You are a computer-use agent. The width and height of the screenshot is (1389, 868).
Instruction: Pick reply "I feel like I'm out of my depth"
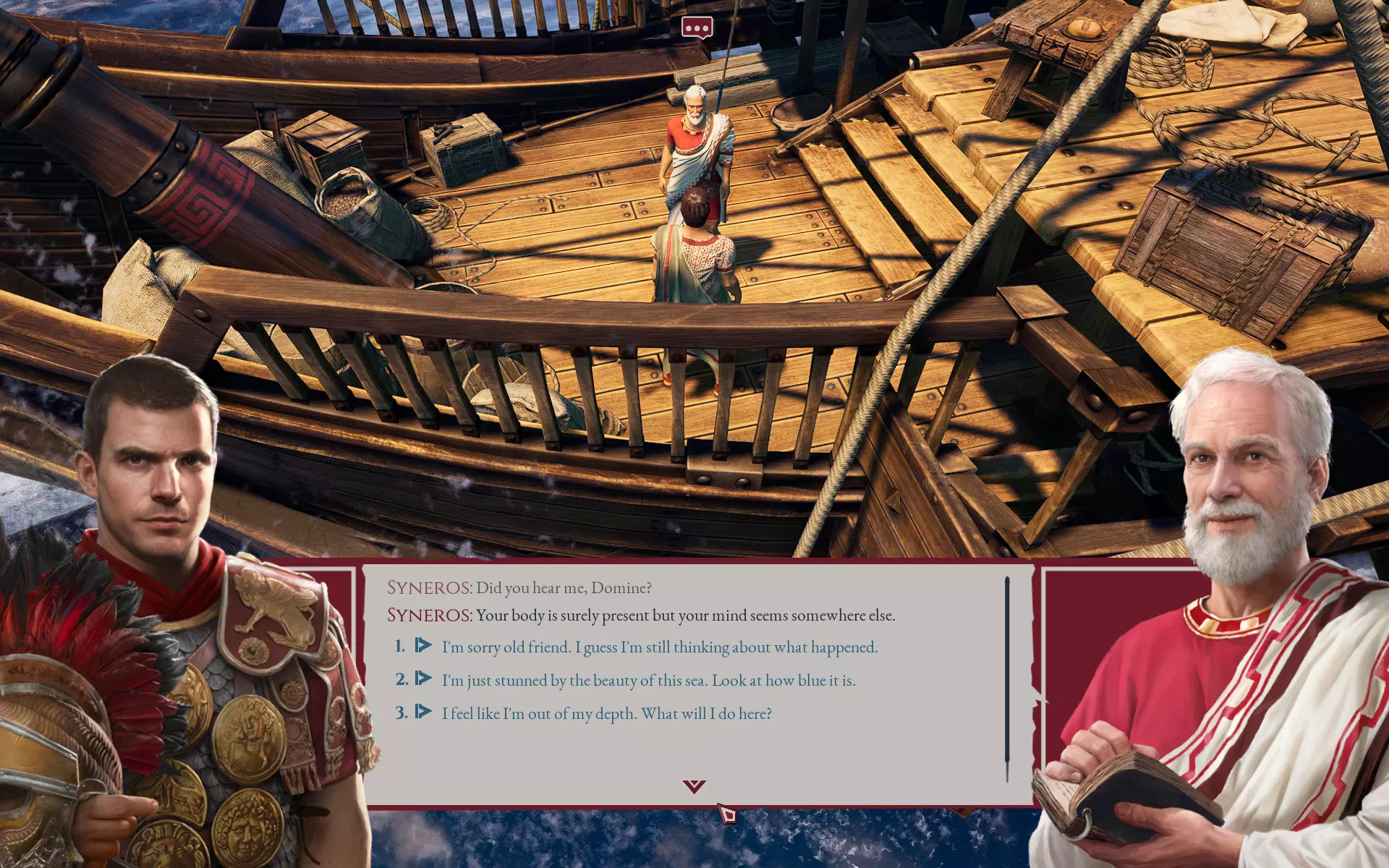(x=606, y=714)
